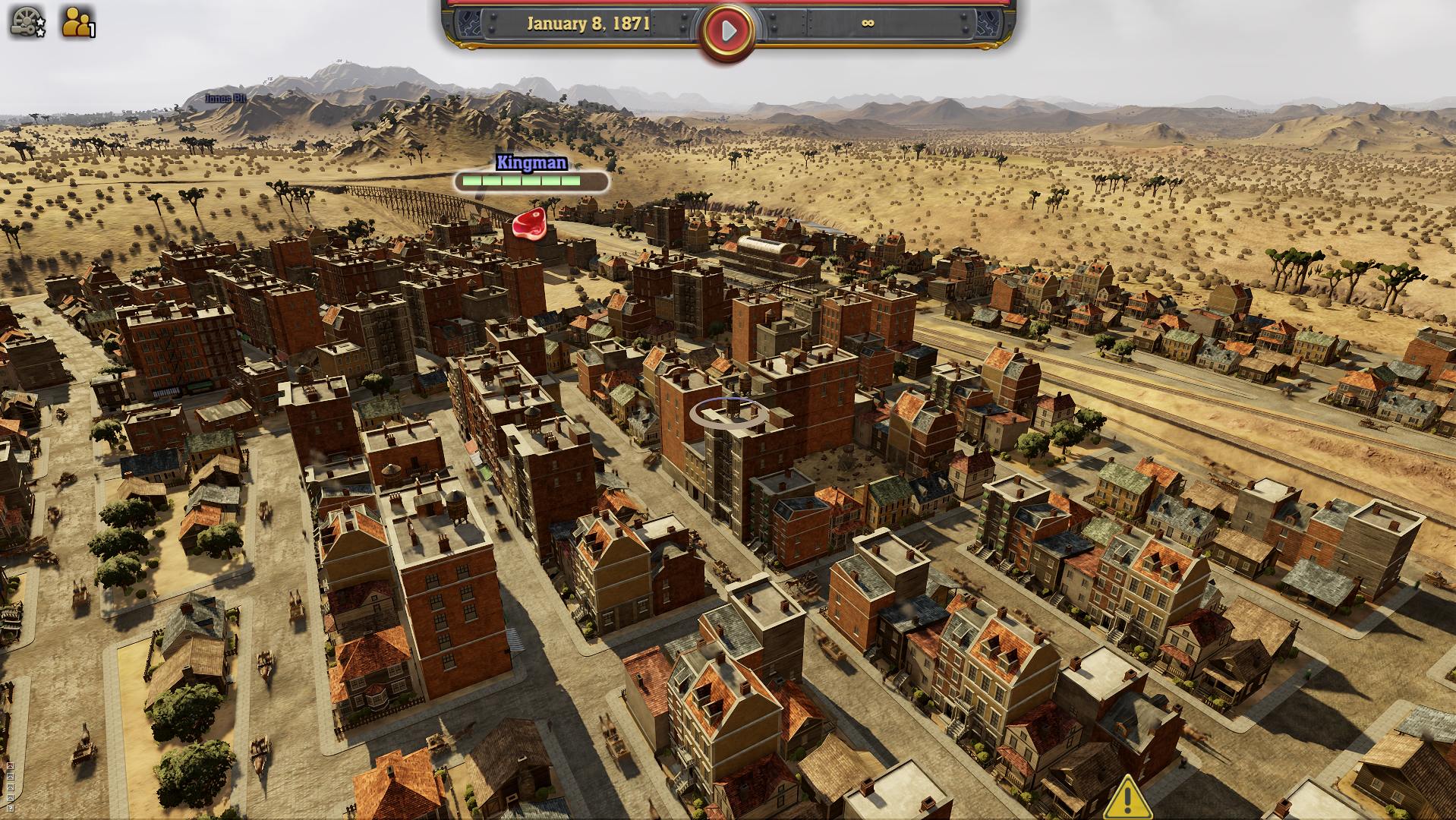This screenshot has height=820, width=1456.
Task: Click the Kingman city name label
Action: [x=531, y=163]
